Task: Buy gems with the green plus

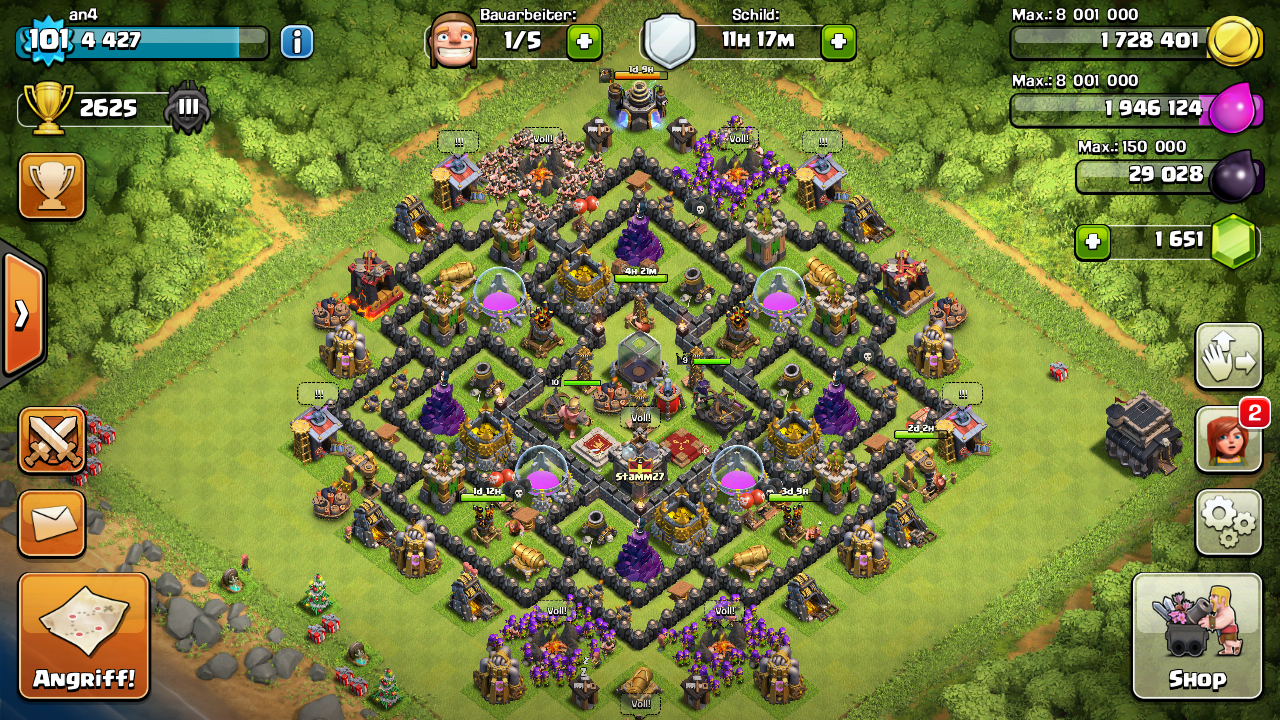Action: tap(1093, 242)
